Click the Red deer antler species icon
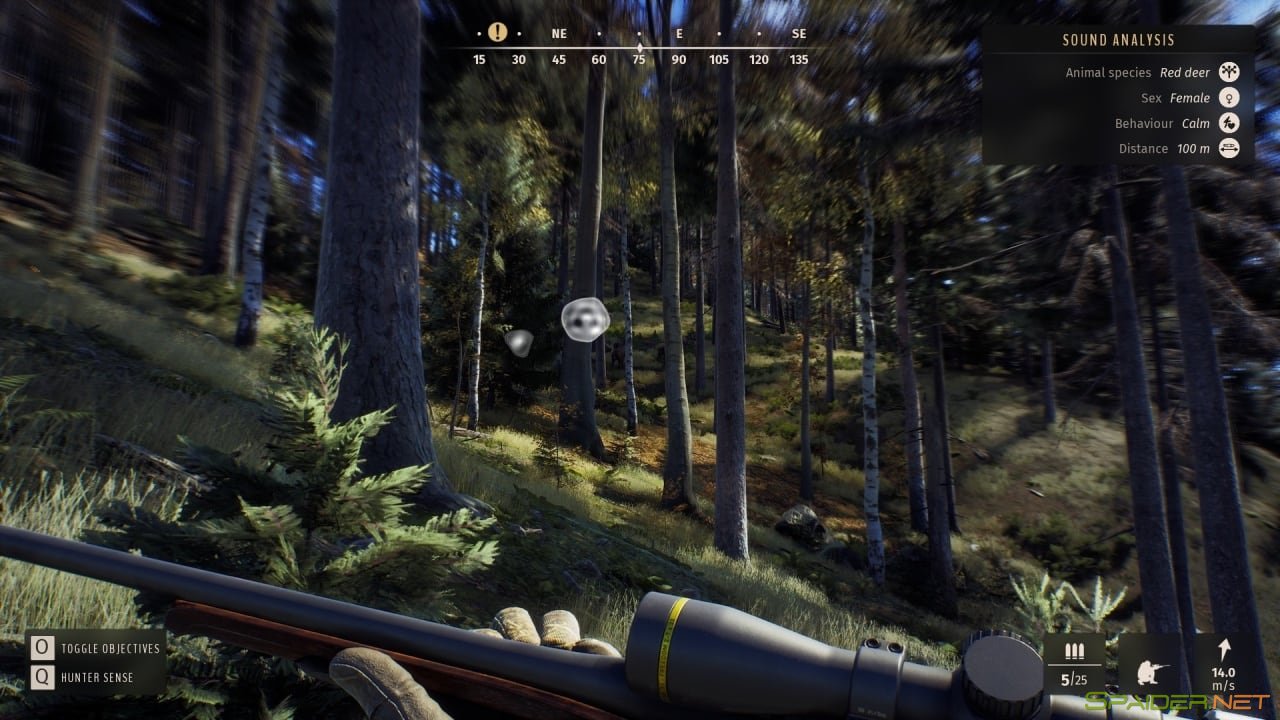The width and height of the screenshot is (1280, 720). point(1229,72)
